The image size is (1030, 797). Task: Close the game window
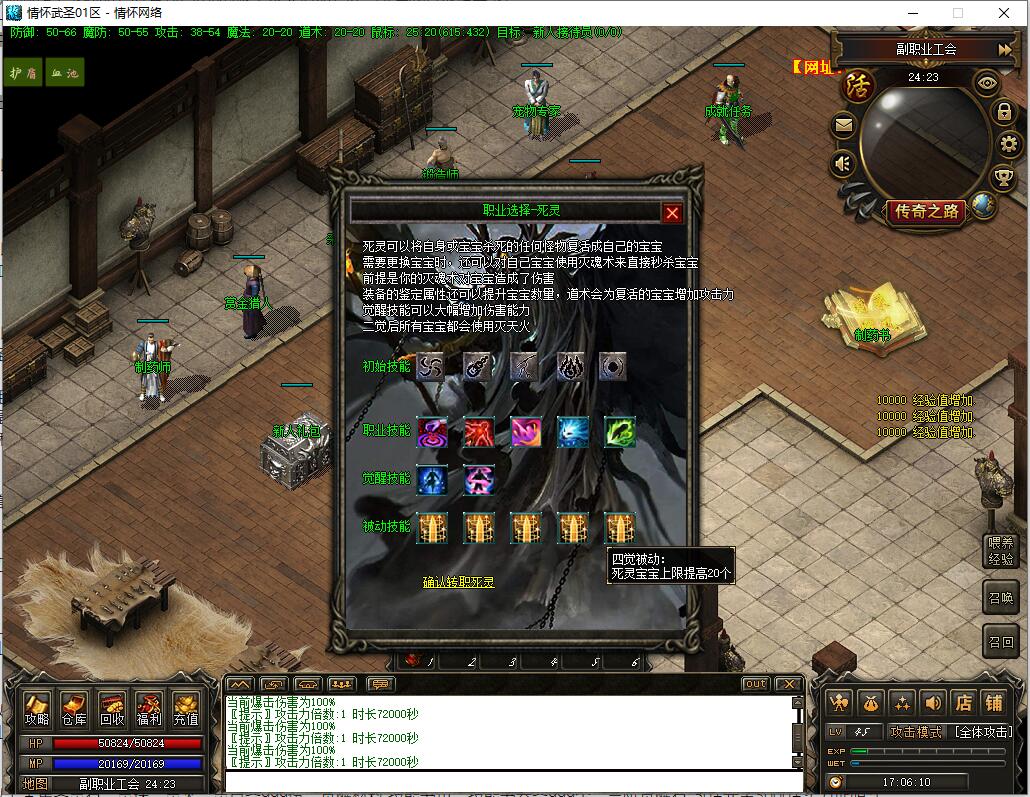point(1003,13)
